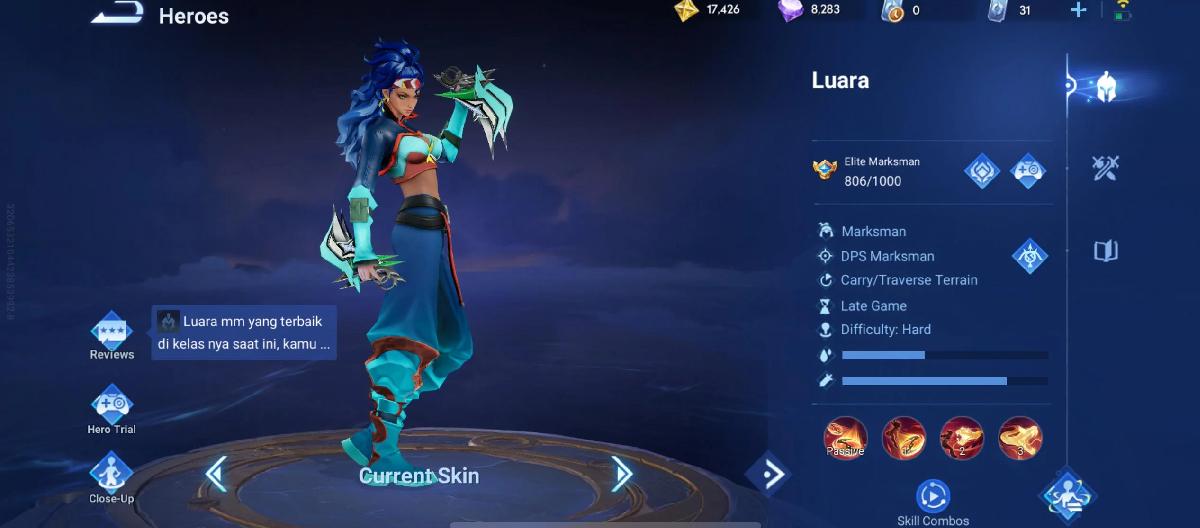Open hero Reviews
Screen dimensions: 1200x528
tap(111, 333)
